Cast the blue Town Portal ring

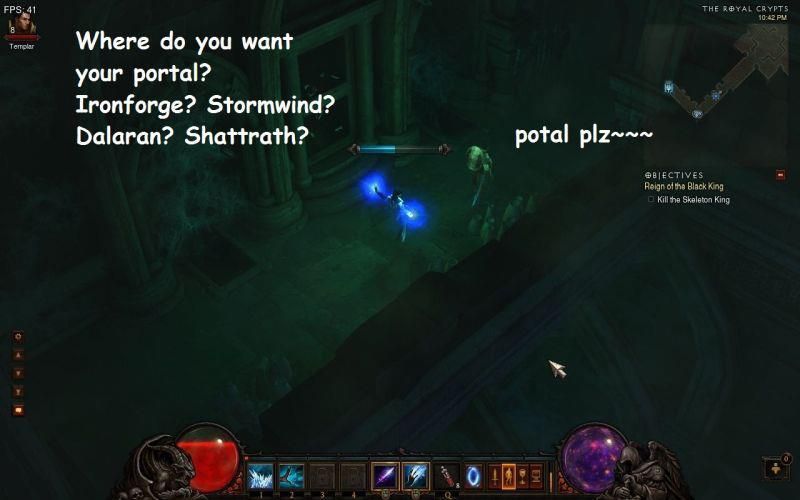click(474, 476)
